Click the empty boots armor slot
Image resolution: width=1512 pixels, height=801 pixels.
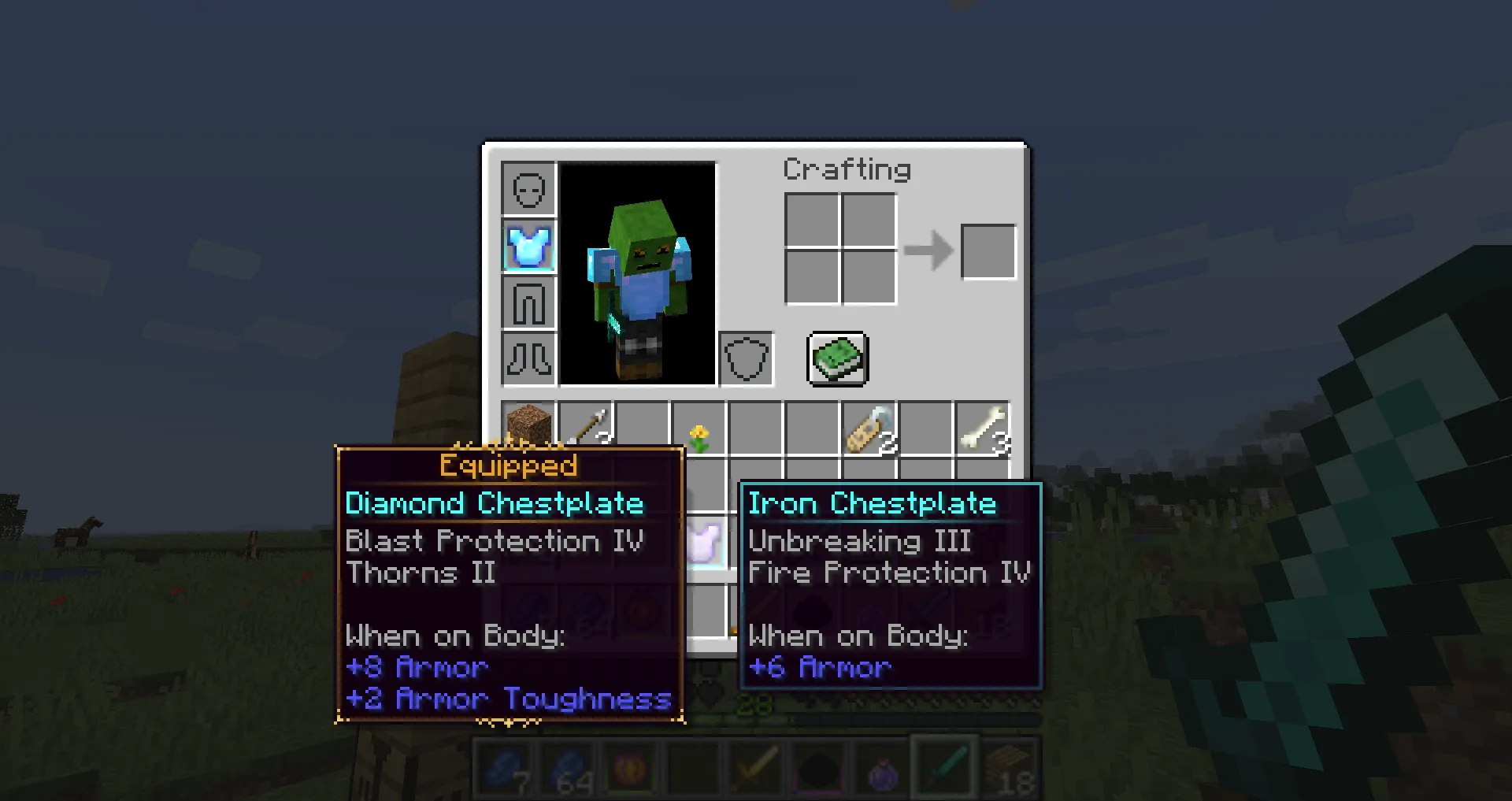coord(529,360)
